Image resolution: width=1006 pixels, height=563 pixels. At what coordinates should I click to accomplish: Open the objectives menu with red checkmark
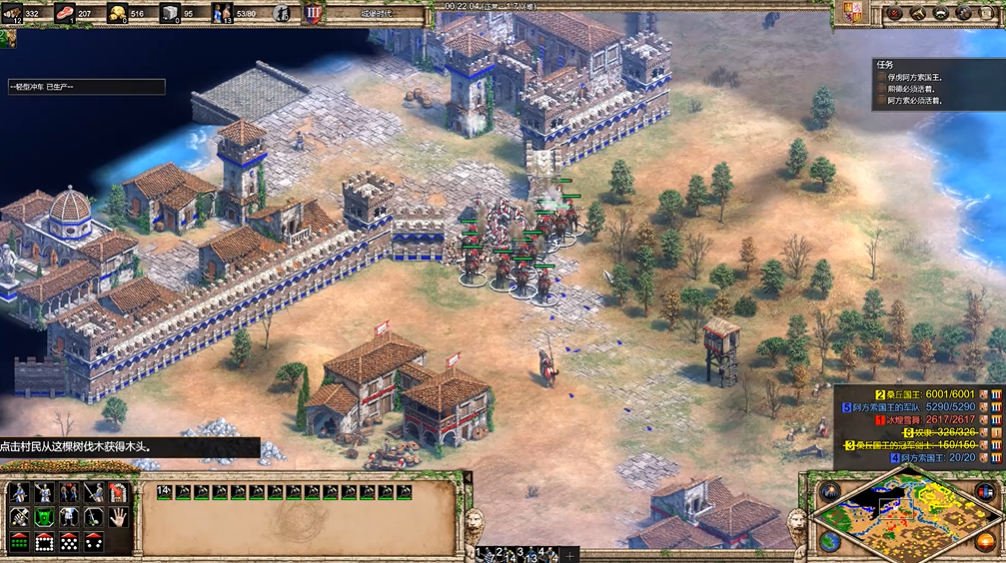pos(895,13)
